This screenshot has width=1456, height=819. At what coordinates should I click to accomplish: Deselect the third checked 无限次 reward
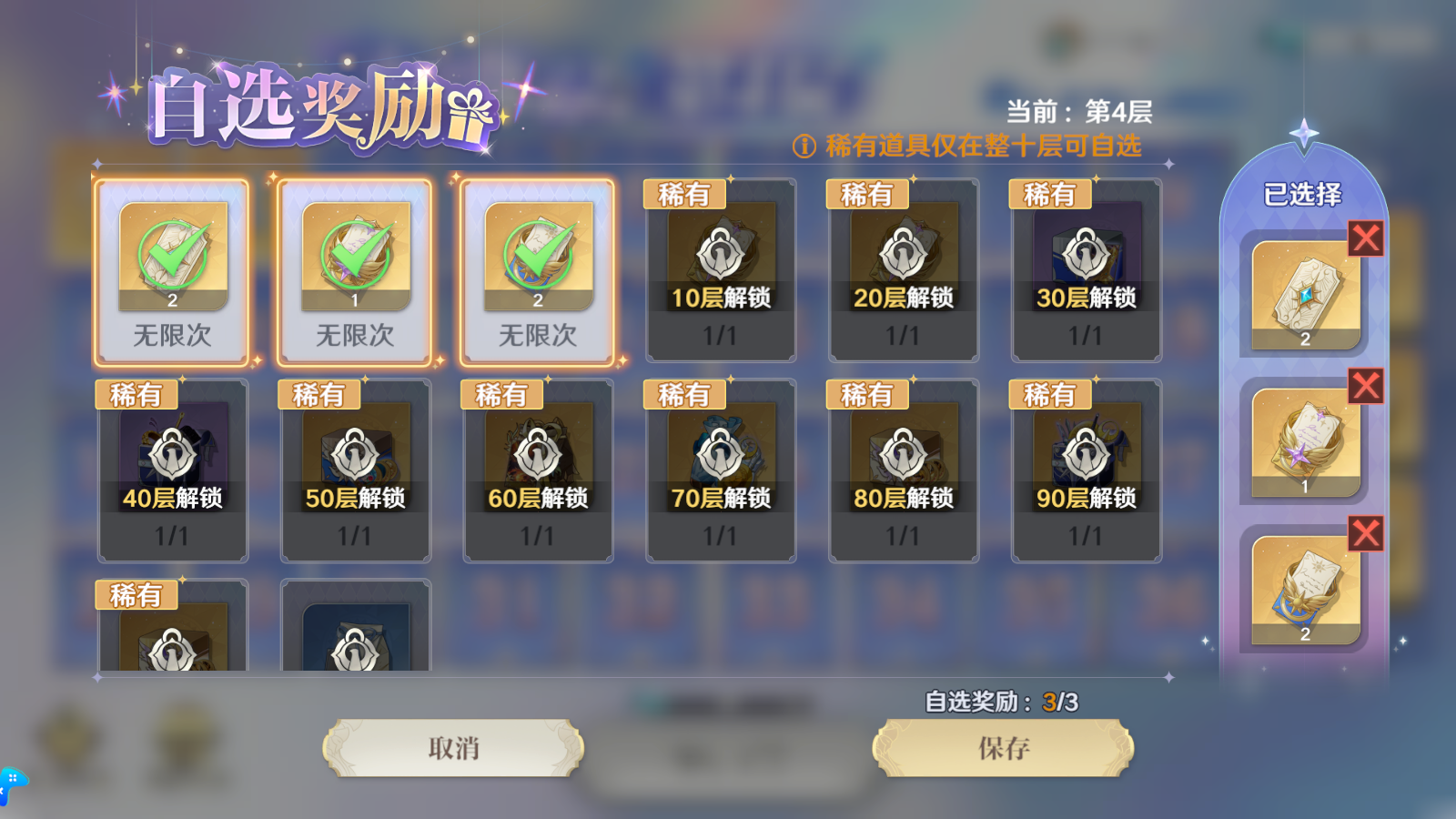tap(538, 259)
